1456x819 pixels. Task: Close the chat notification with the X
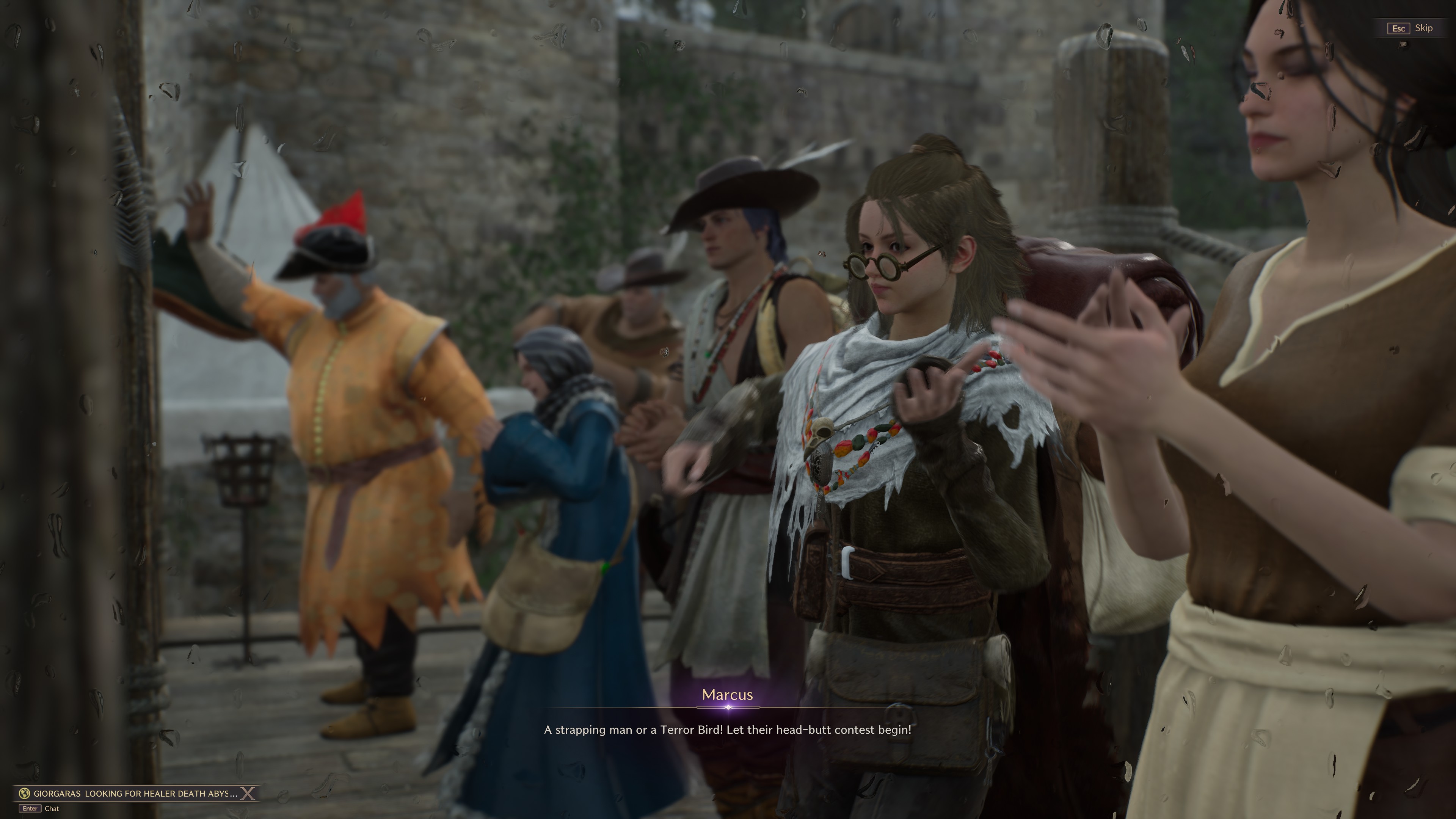click(x=248, y=794)
